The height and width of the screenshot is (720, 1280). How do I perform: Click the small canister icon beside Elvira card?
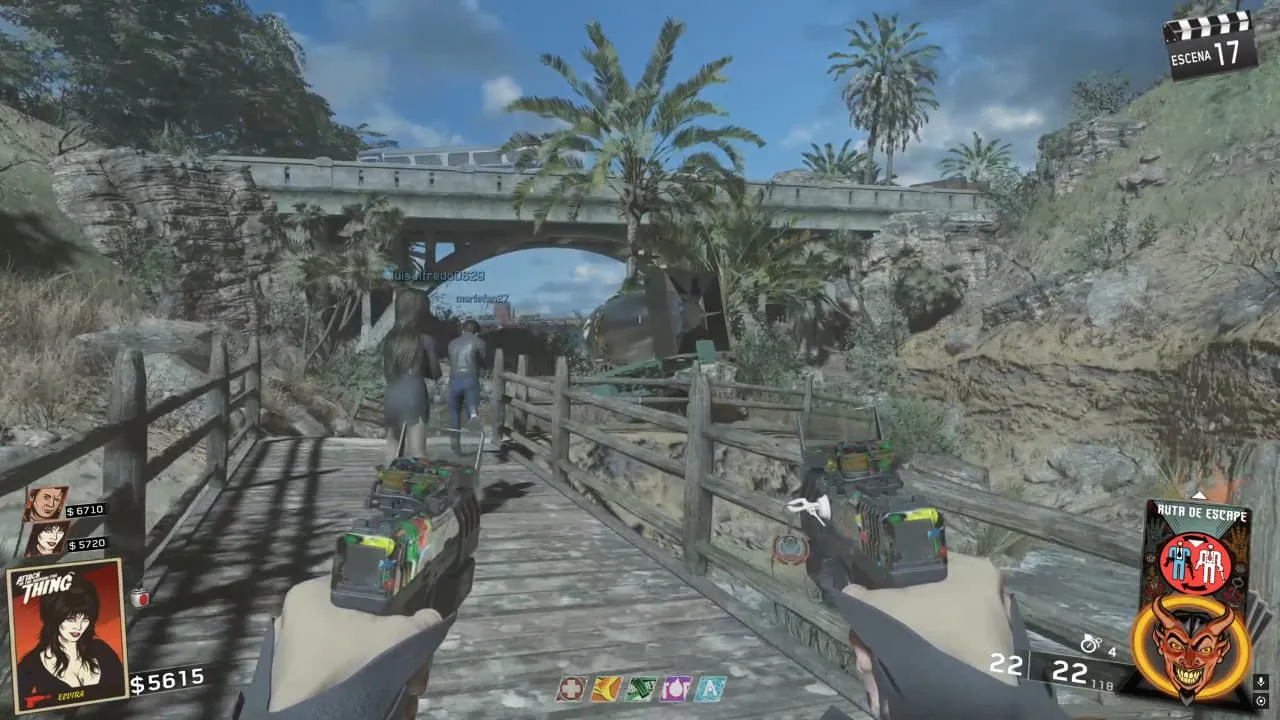[140, 598]
